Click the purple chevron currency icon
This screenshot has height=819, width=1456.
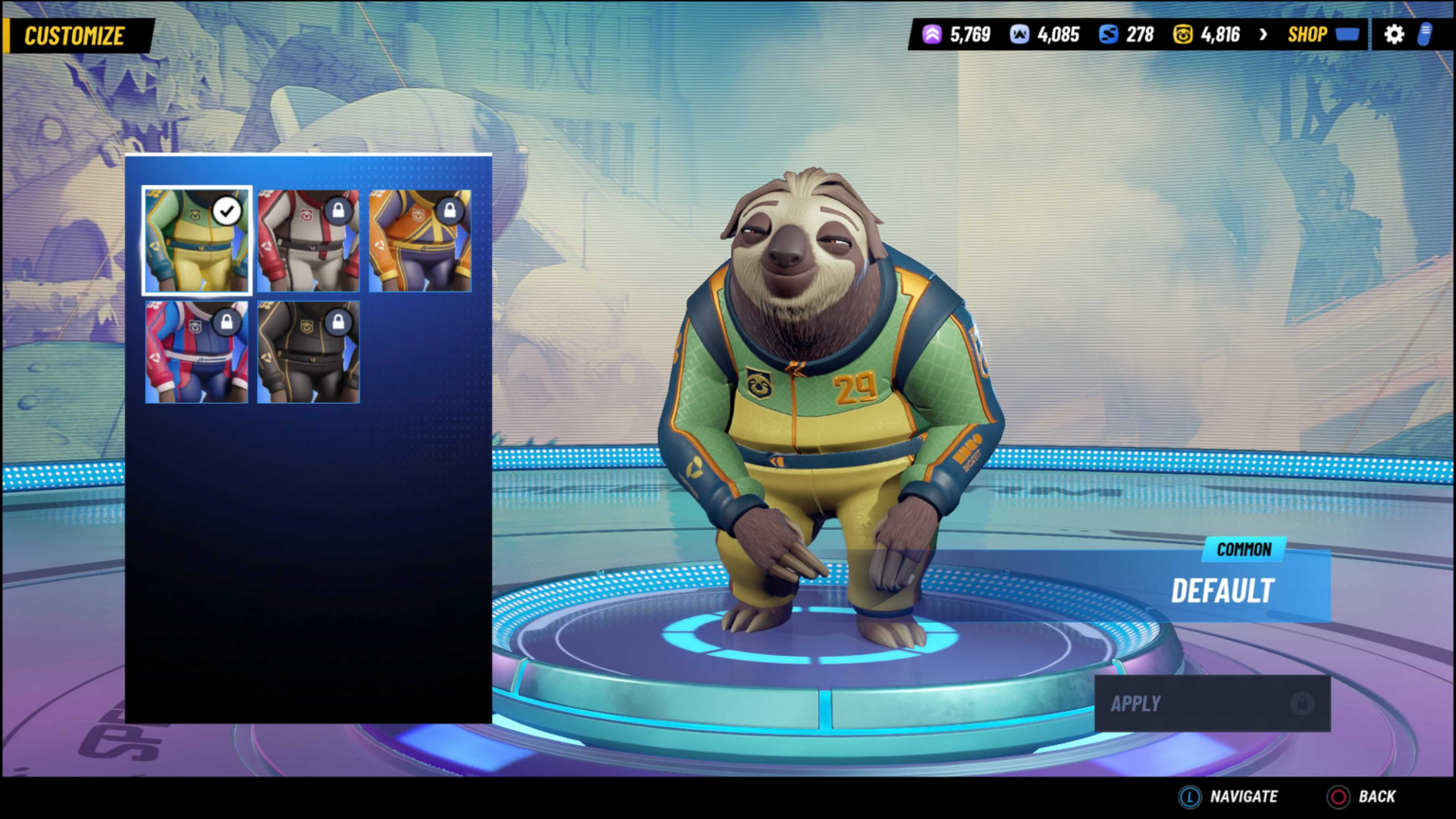tap(931, 34)
